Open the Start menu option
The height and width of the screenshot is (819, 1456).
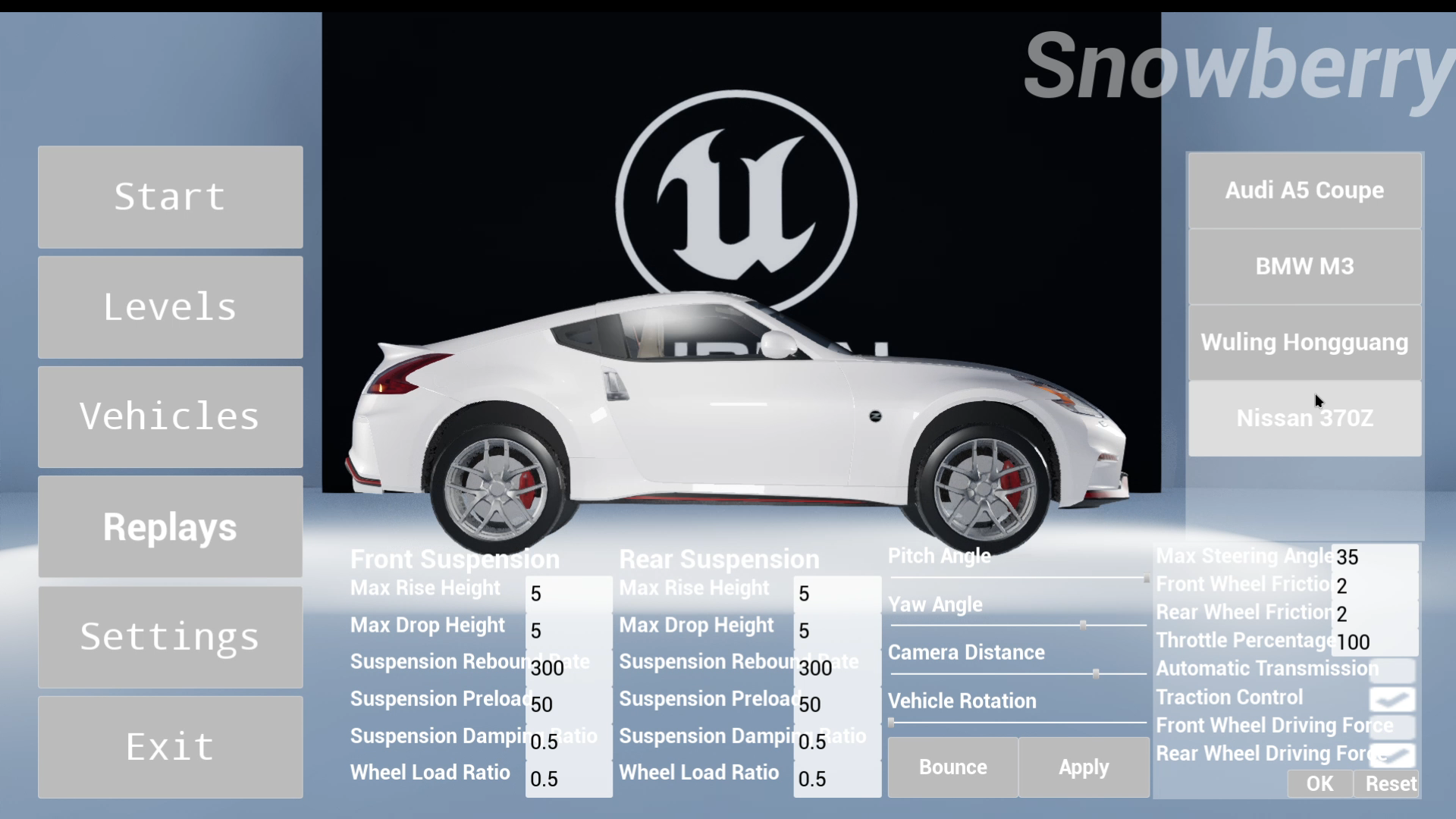169,197
